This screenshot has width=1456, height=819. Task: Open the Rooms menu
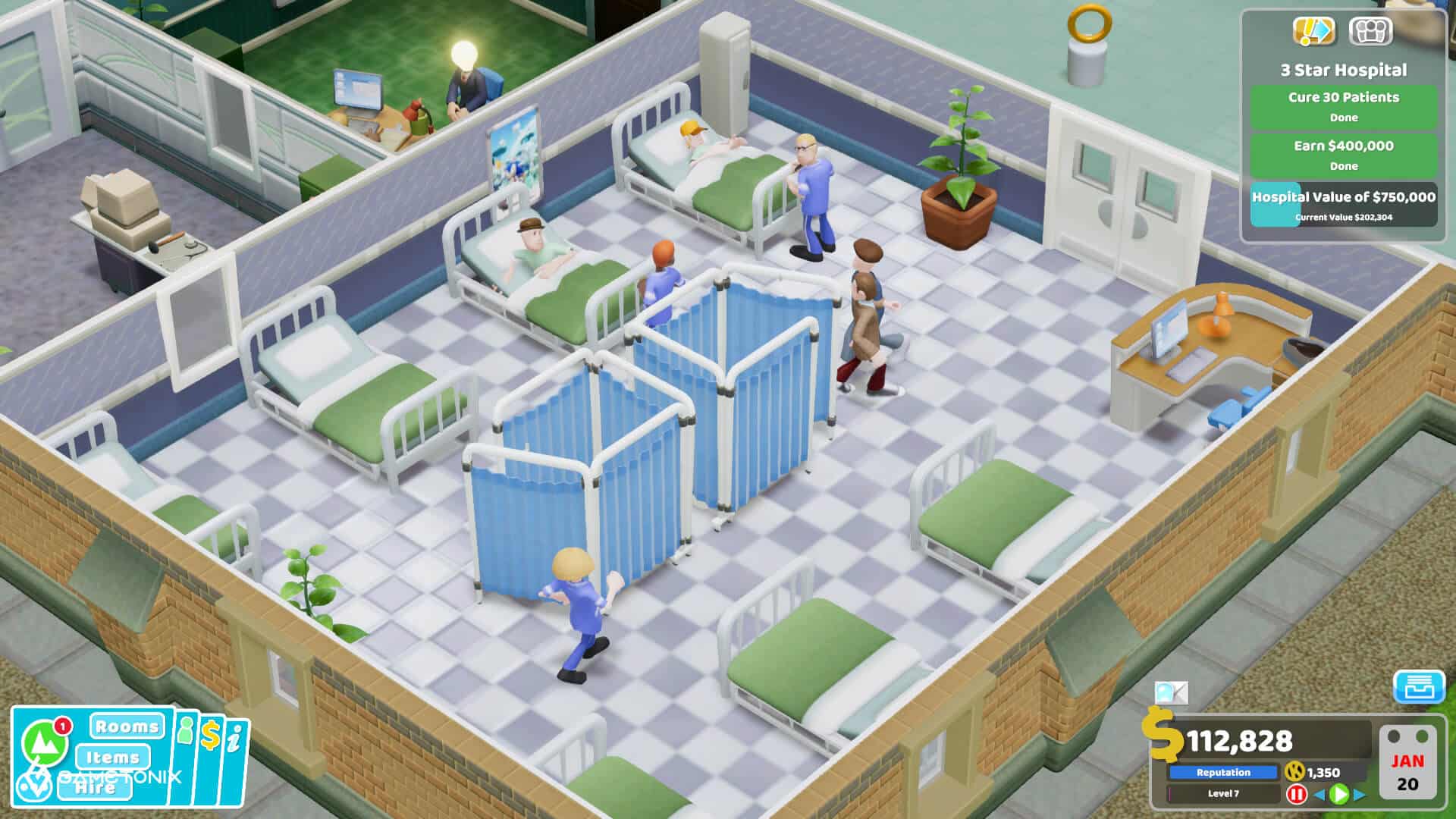coord(127,726)
